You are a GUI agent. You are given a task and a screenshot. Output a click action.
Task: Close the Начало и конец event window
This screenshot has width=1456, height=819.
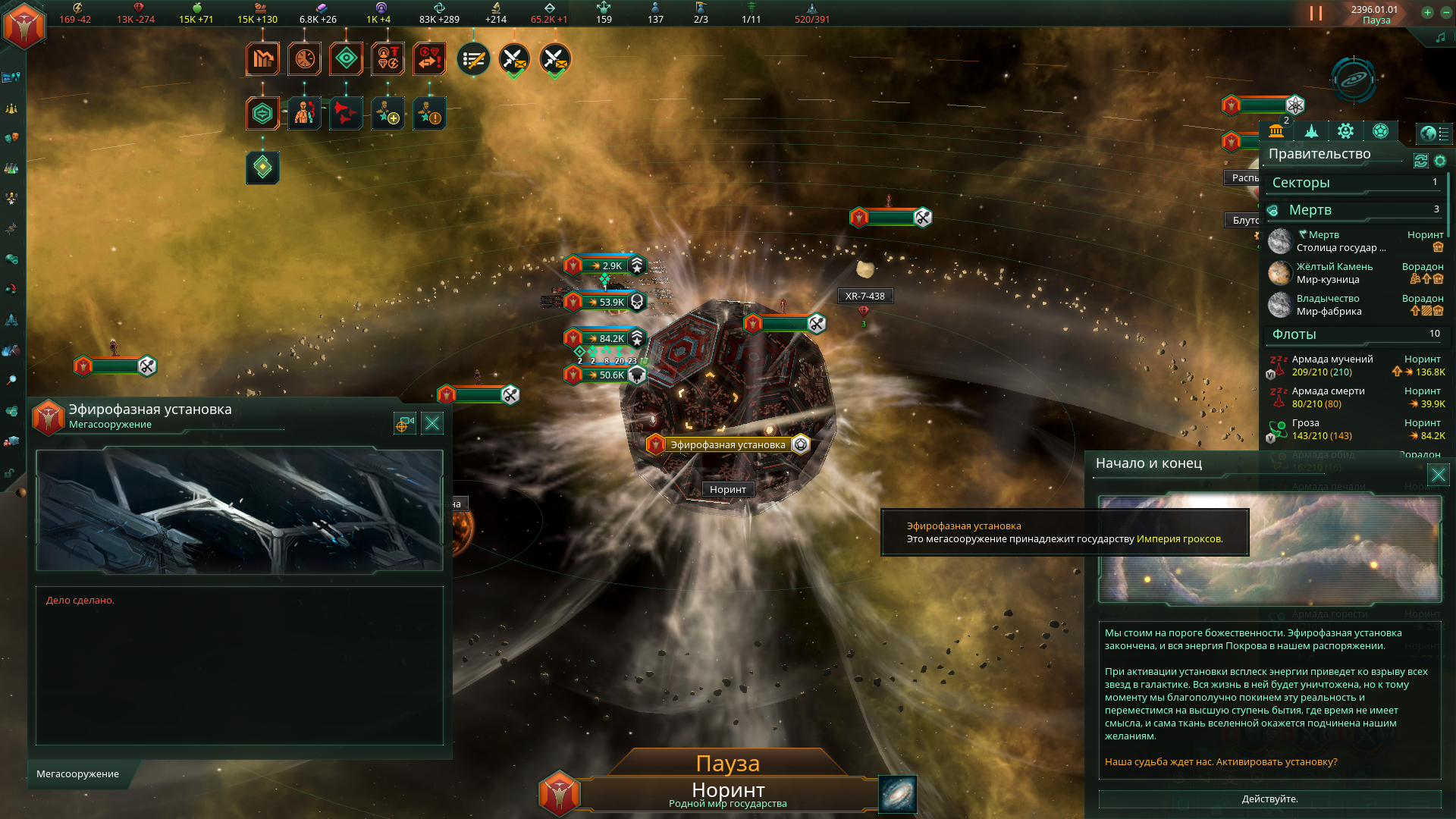tap(1438, 475)
